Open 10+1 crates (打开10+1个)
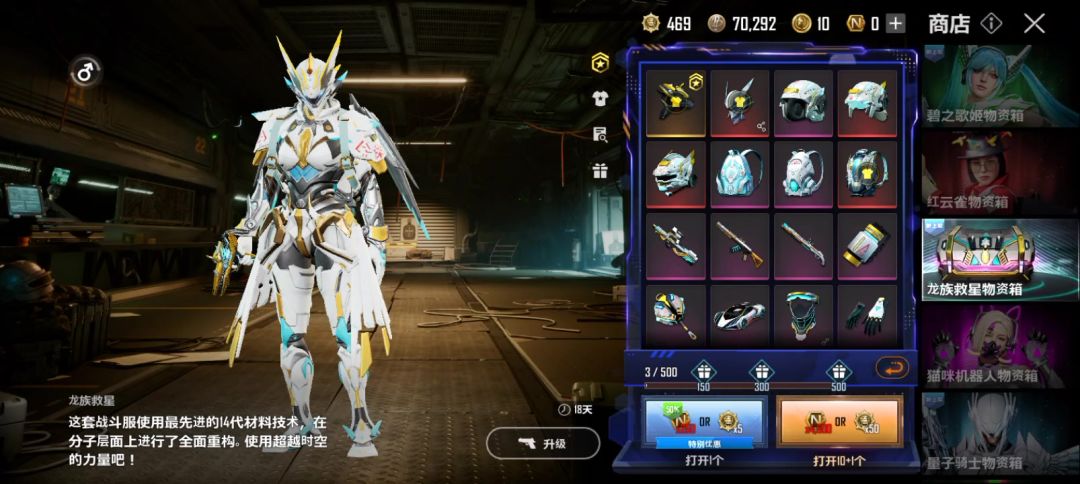1080x484 pixels. (839, 423)
